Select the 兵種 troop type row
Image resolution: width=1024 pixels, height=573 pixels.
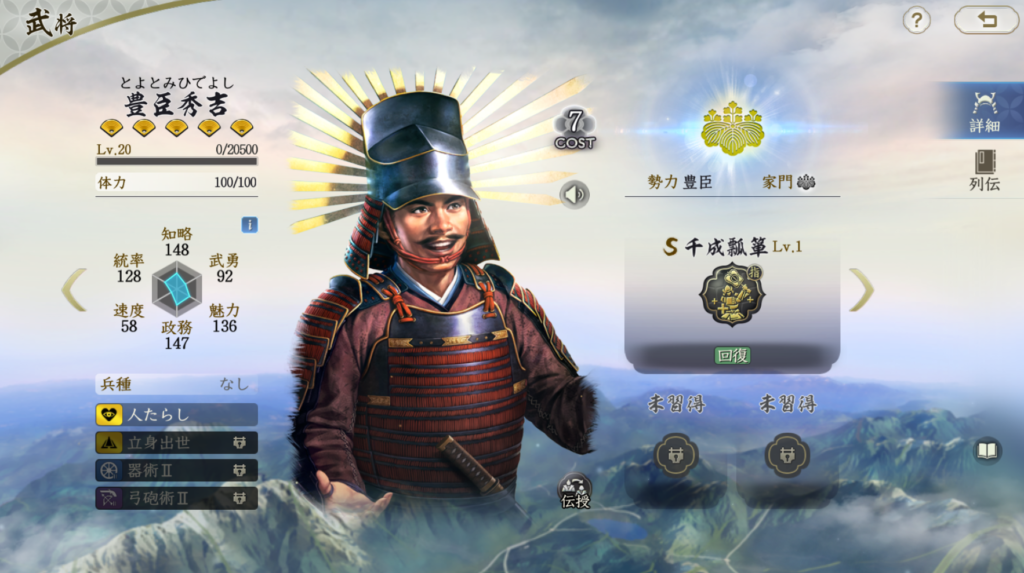click(x=176, y=384)
